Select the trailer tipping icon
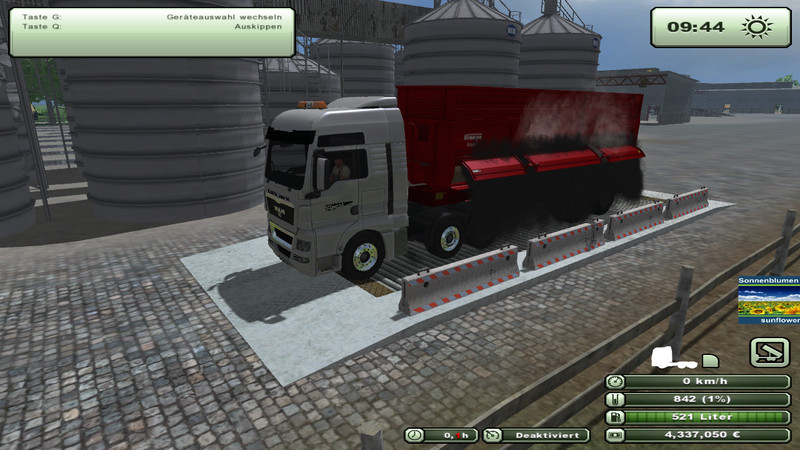Image resolution: width=800 pixels, height=450 pixels. tap(770, 351)
